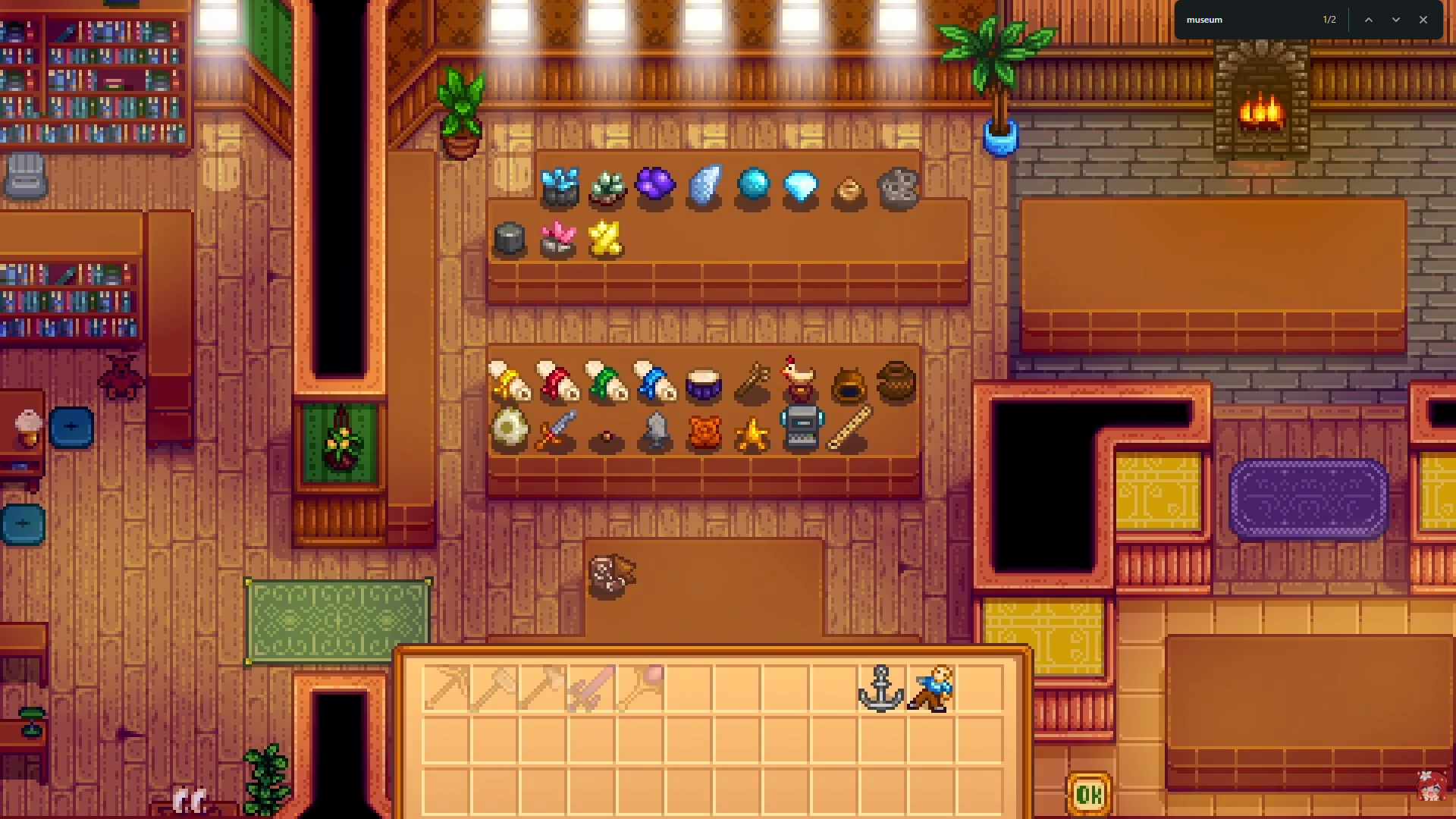
Task: Go to previous find result
Action: point(1369,20)
